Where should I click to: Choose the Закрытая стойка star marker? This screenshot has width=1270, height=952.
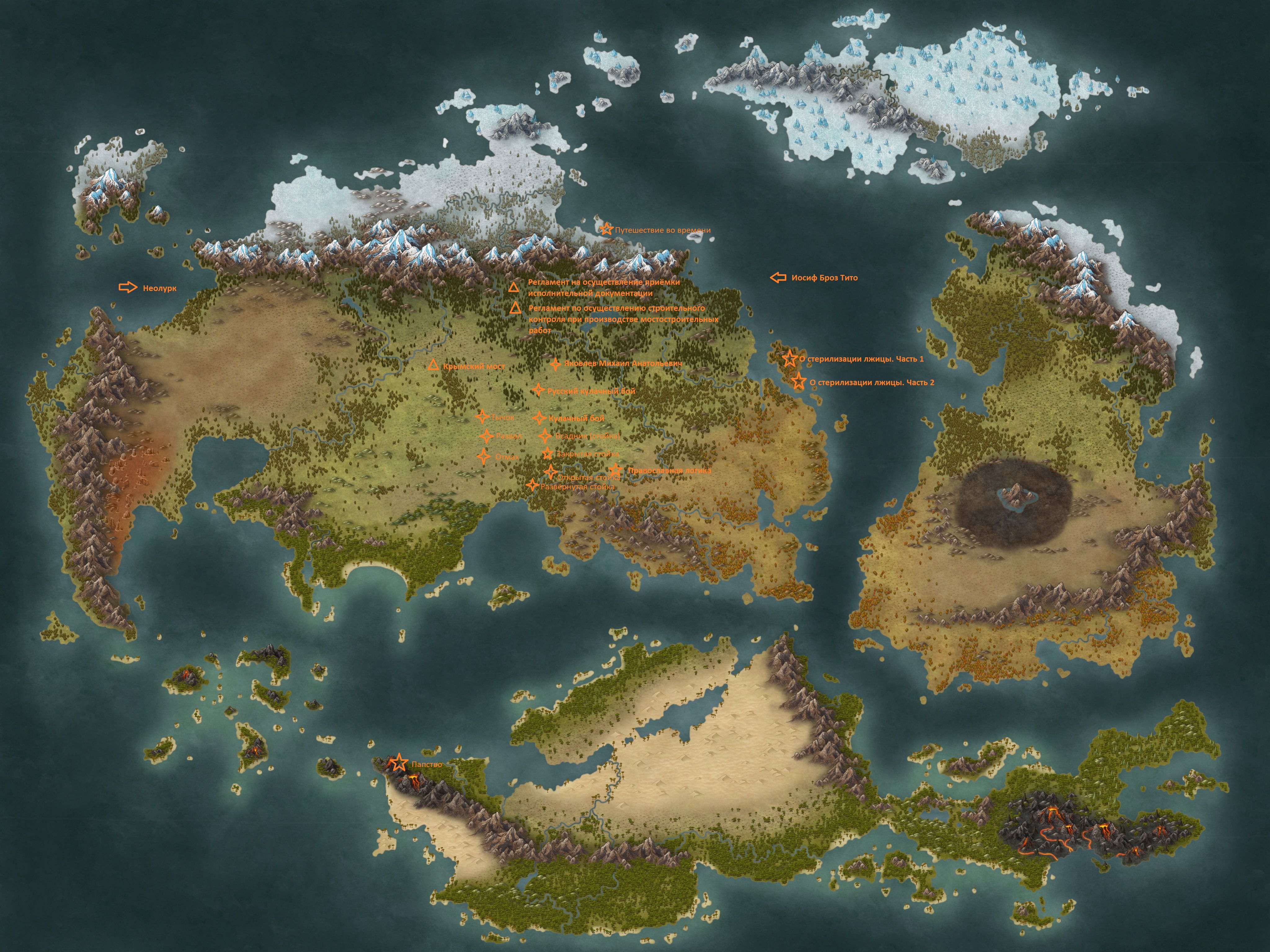[x=547, y=454]
